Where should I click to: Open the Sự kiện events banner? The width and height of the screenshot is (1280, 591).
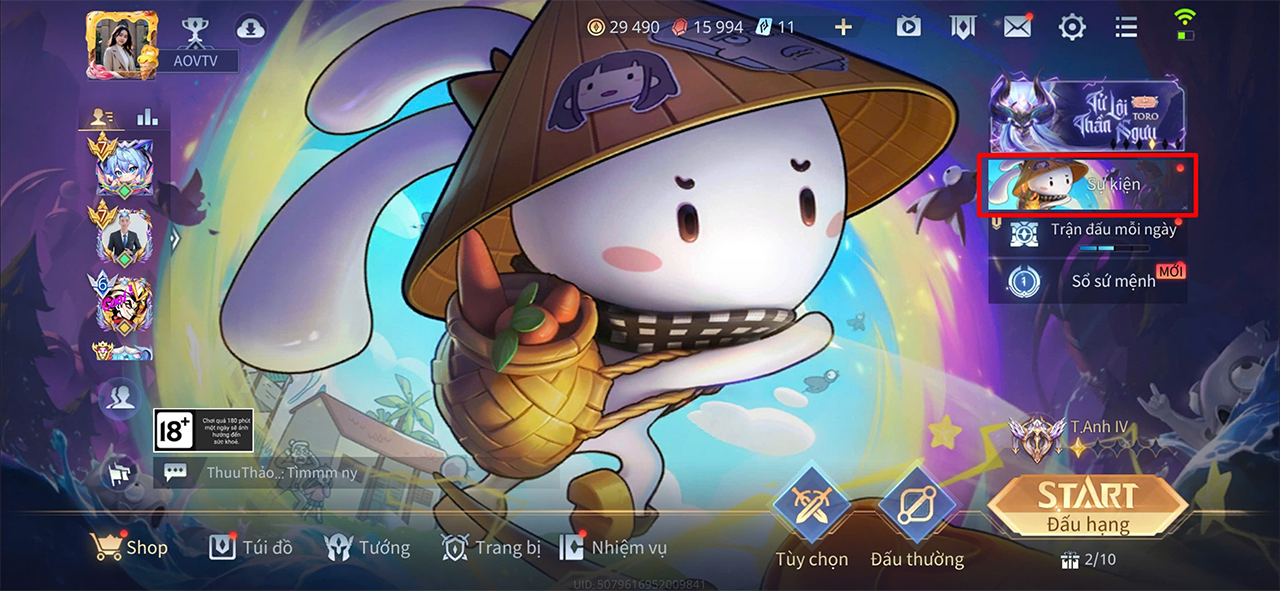pos(1087,185)
